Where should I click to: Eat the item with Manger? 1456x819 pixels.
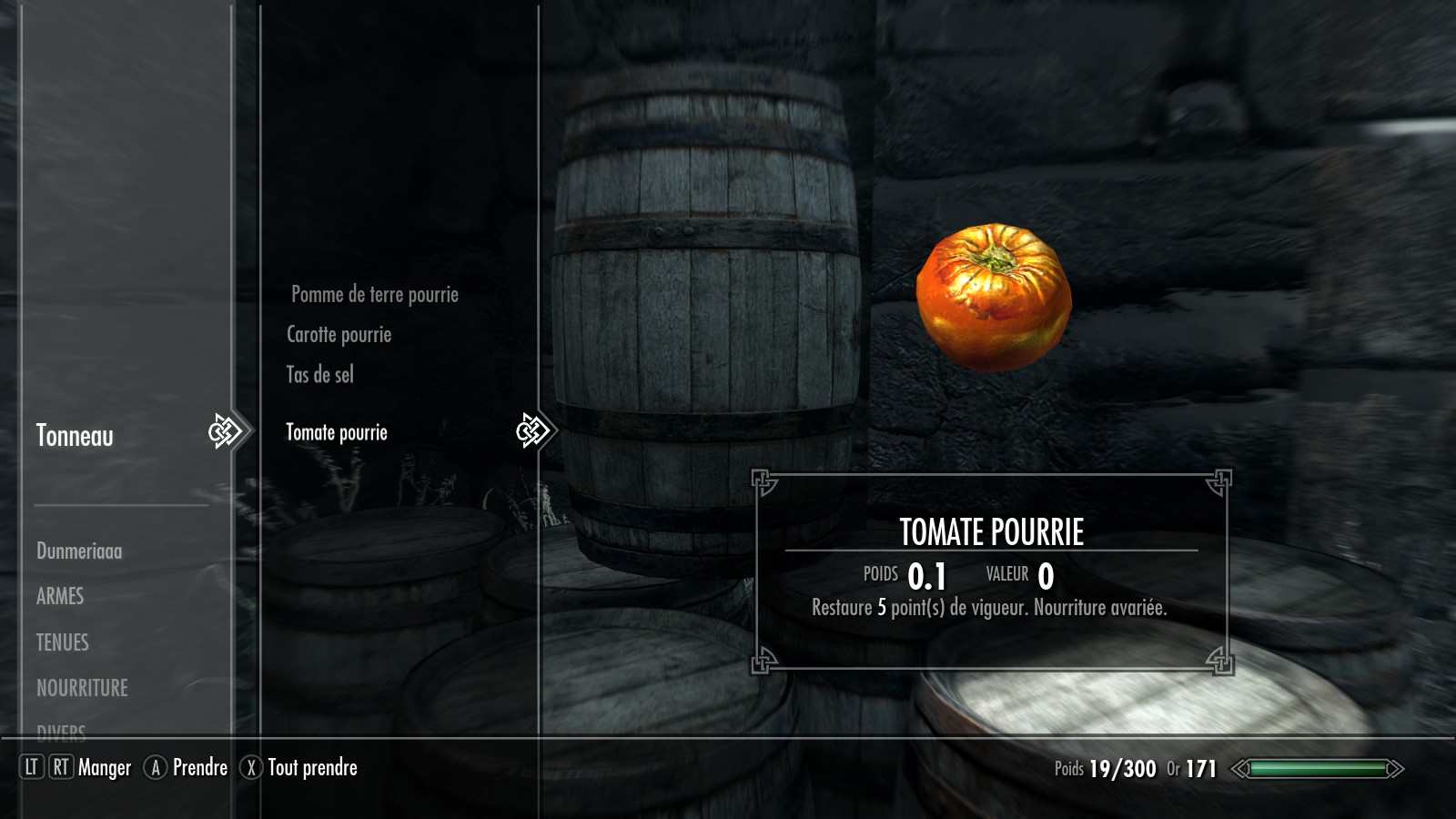(x=104, y=768)
